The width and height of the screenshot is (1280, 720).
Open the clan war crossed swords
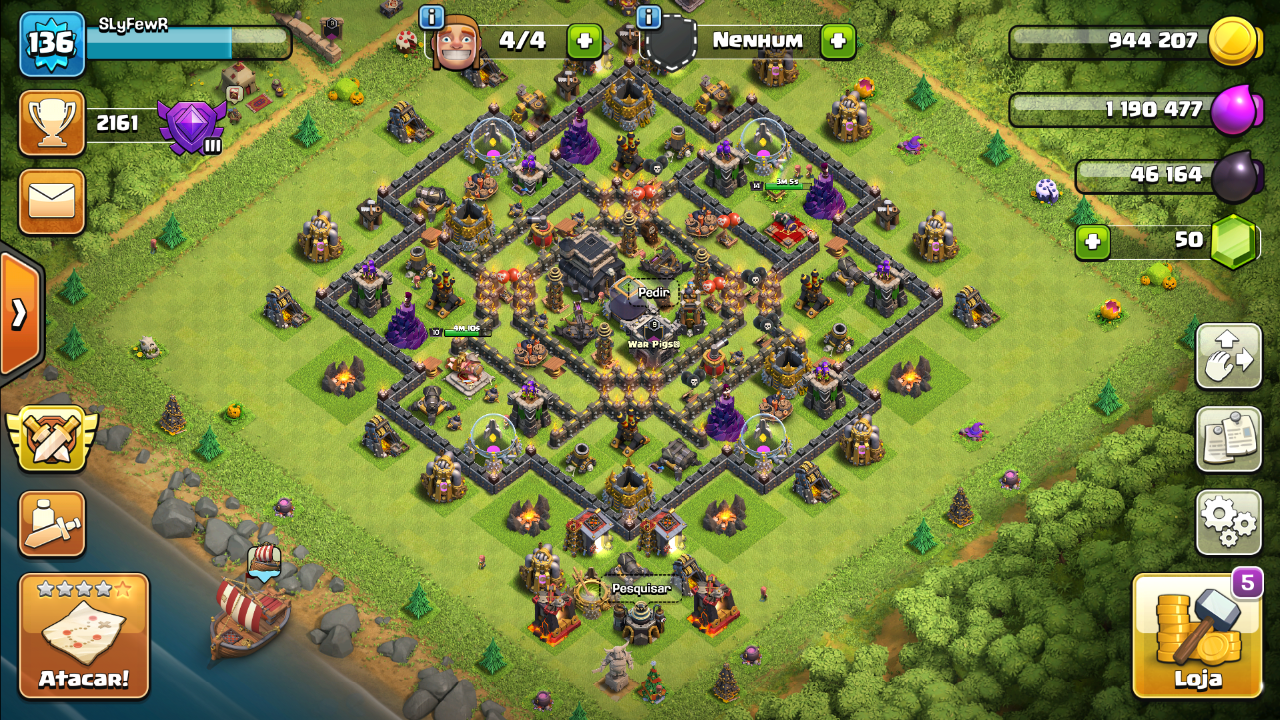click(x=52, y=440)
